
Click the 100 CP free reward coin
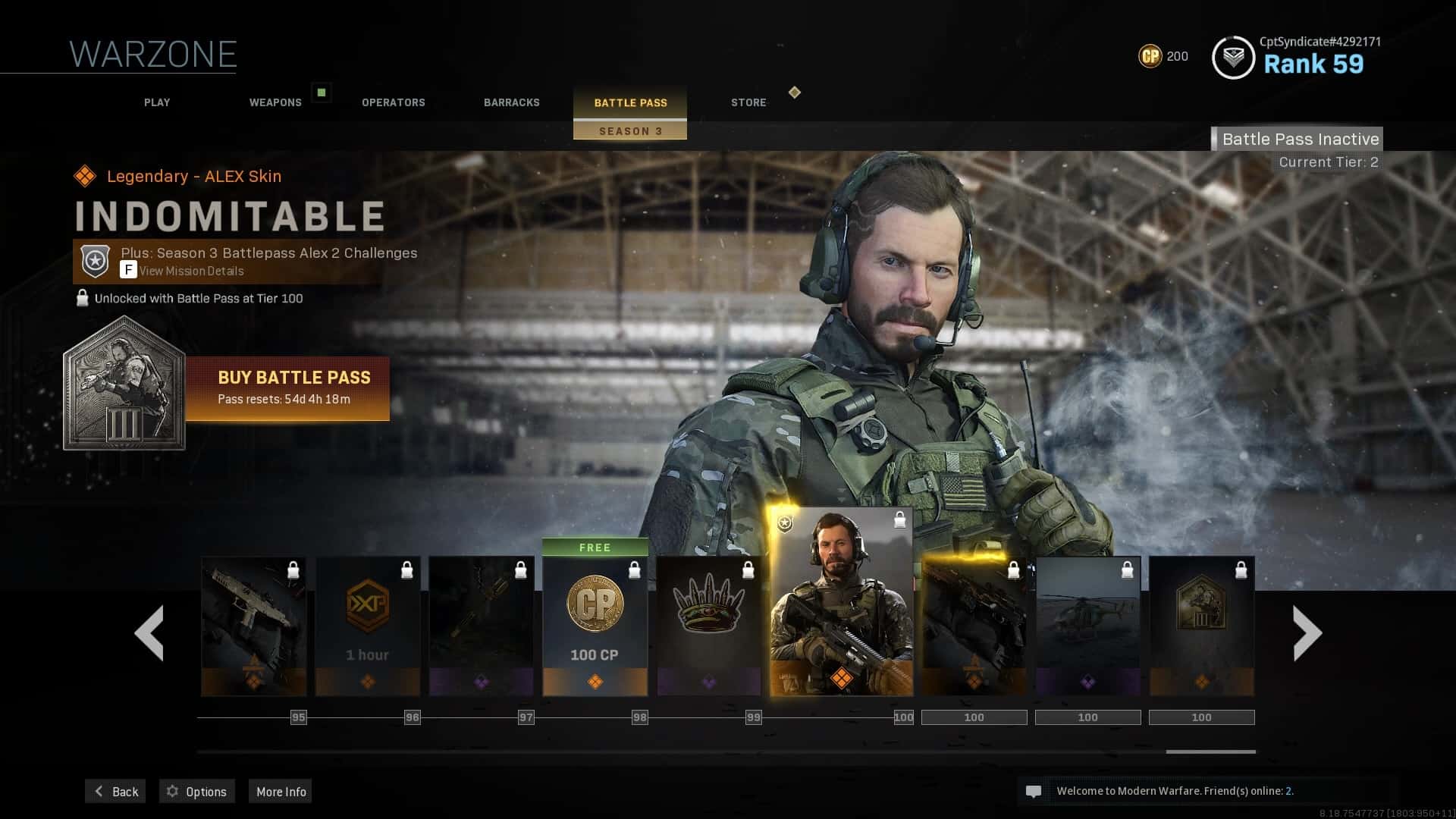[595, 604]
